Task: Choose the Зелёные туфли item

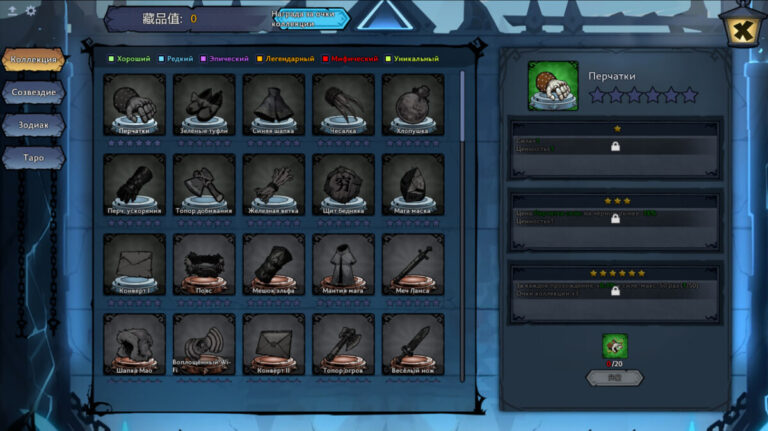Action: 204,105
